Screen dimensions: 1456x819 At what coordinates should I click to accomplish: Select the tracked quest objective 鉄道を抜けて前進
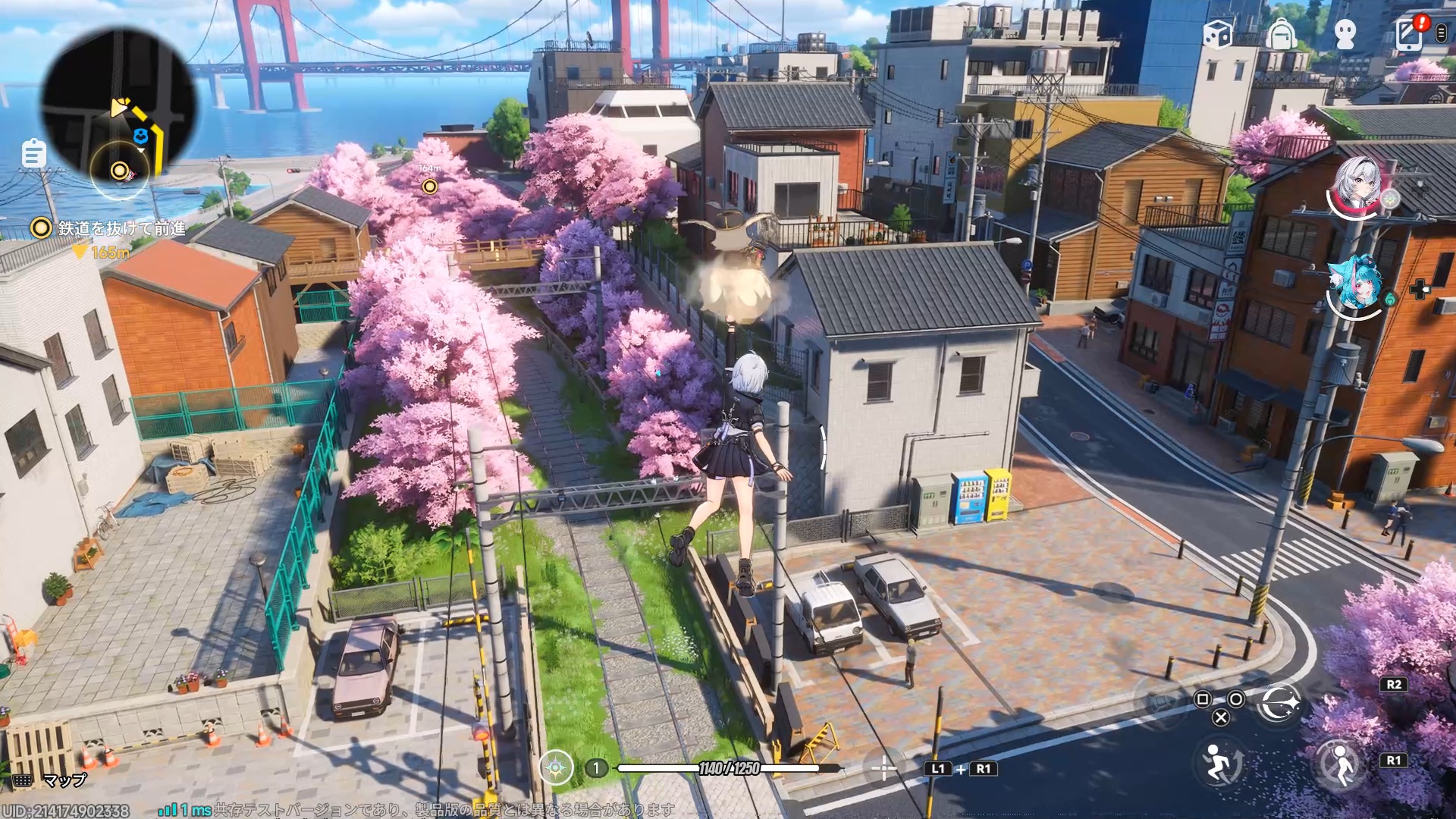coord(121,228)
